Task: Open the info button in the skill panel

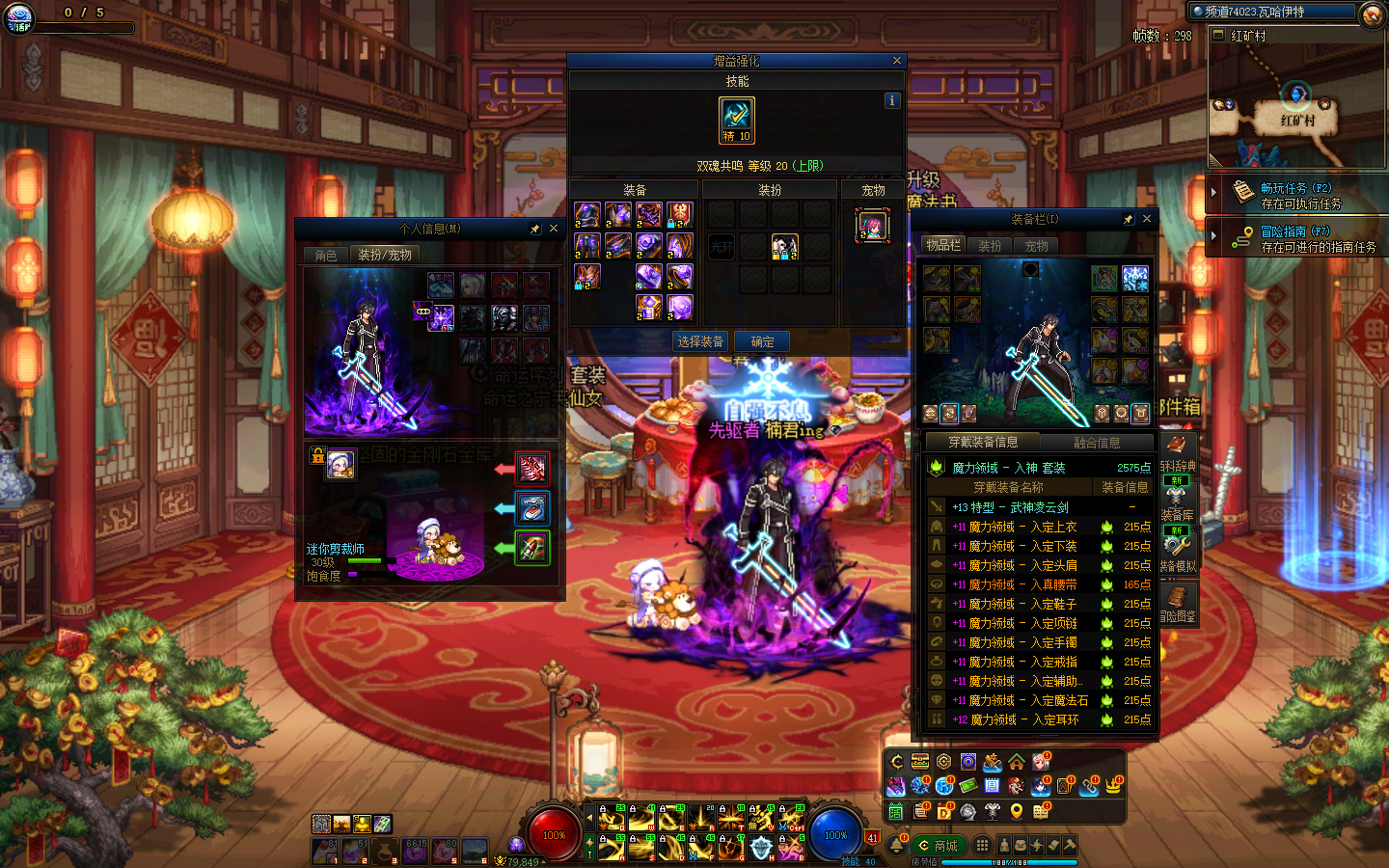Action: [x=891, y=100]
